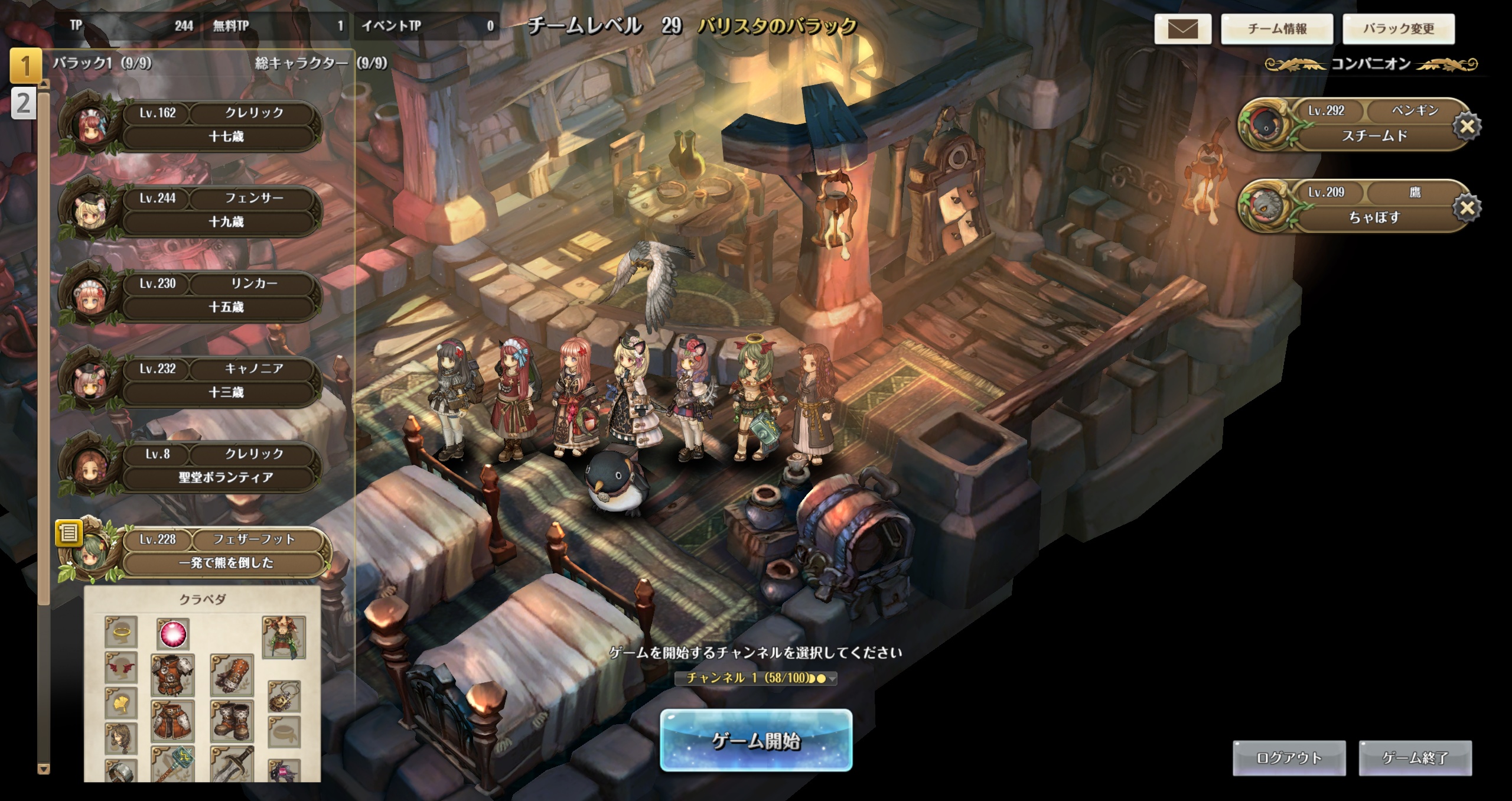The width and height of the screenshot is (1512, 801).
Task: Switch to barrack tab 2
Action: [24, 104]
